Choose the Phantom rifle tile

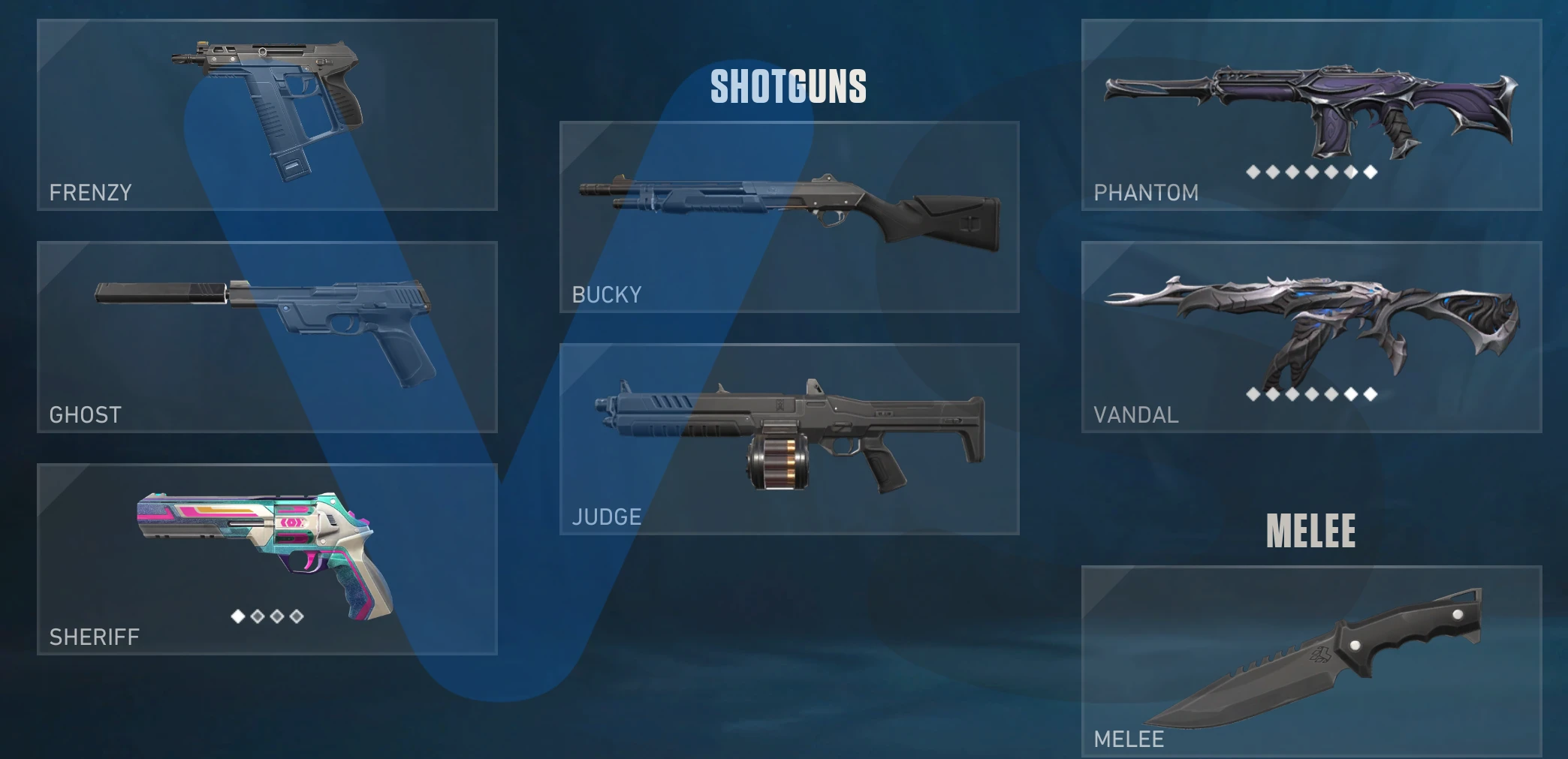tap(1311, 115)
